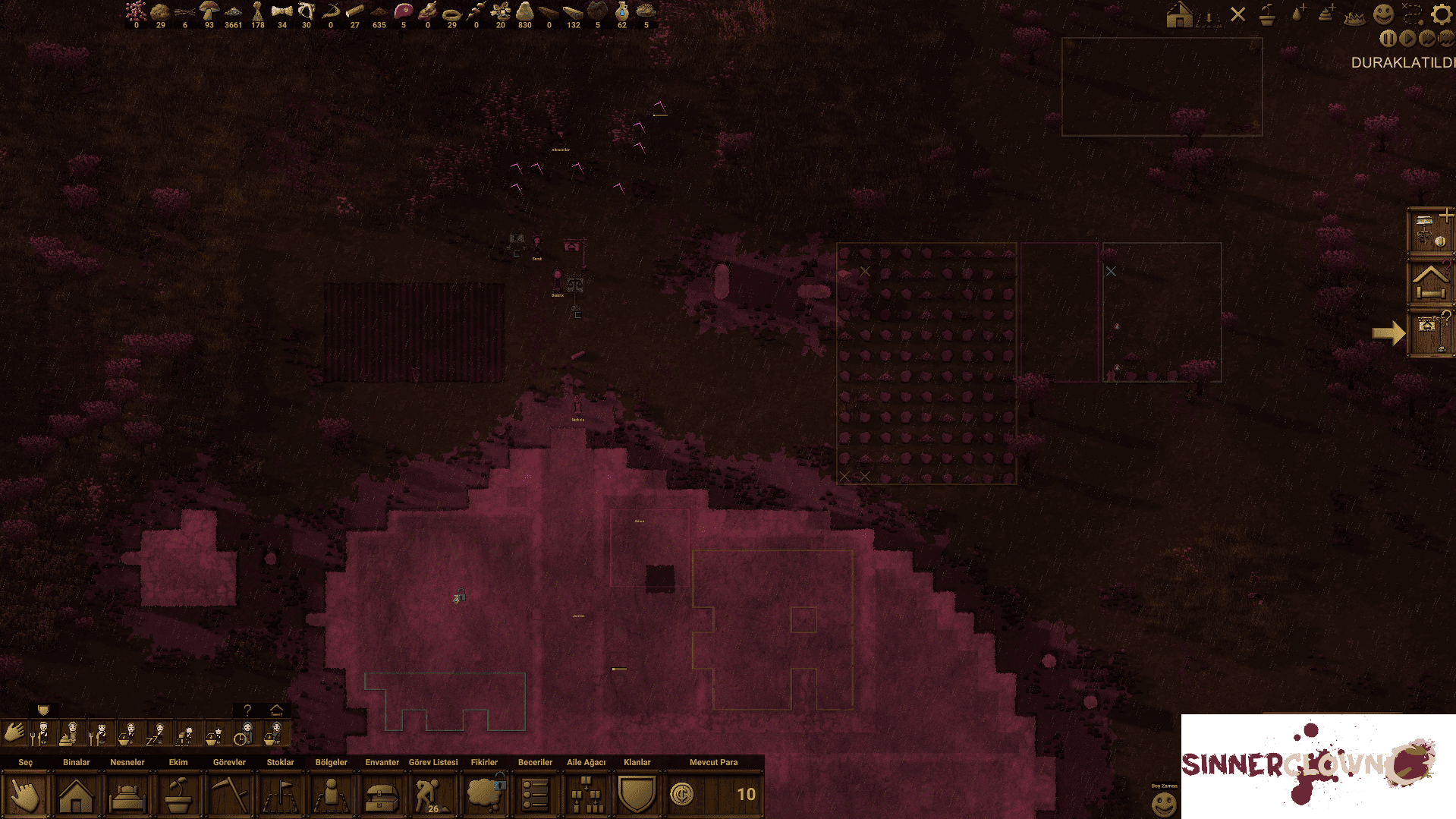Click the pause speed button
1456x819 pixels.
(1388, 39)
